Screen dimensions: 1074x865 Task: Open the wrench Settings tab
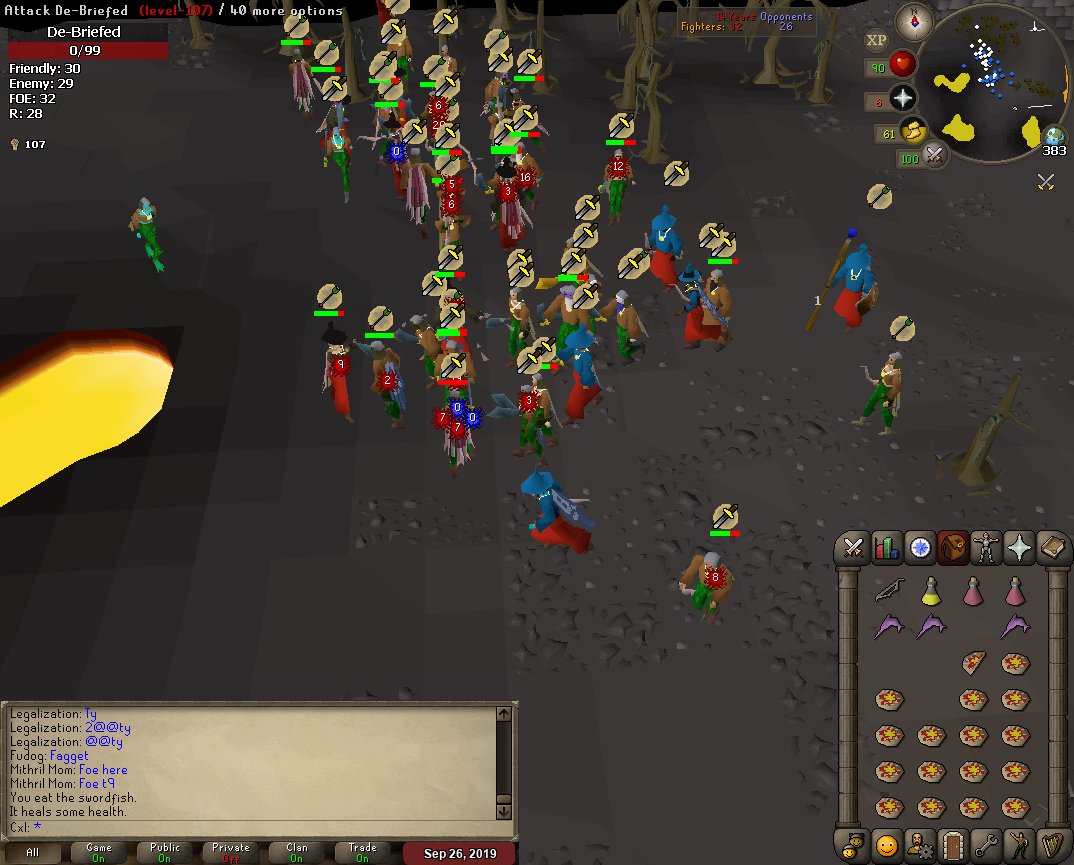(x=986, y=844)
